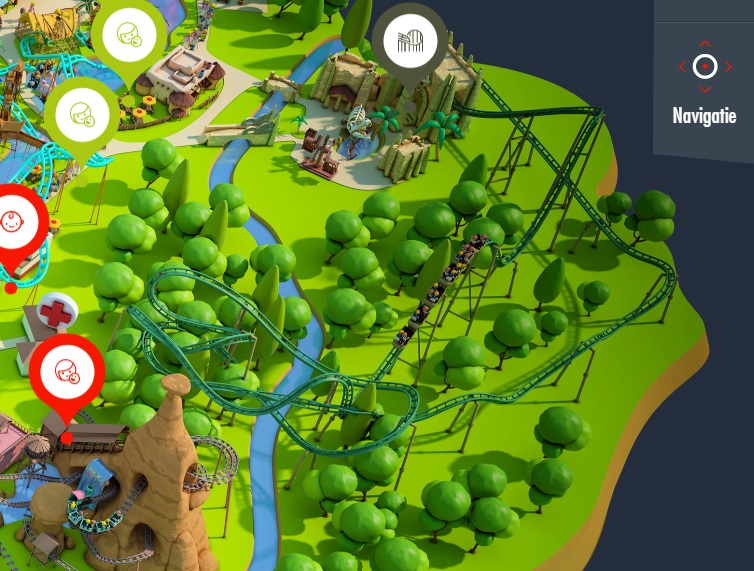Open the Navigatie control panel
This screenshot has height=571, width=754.
tap(704, 80)
